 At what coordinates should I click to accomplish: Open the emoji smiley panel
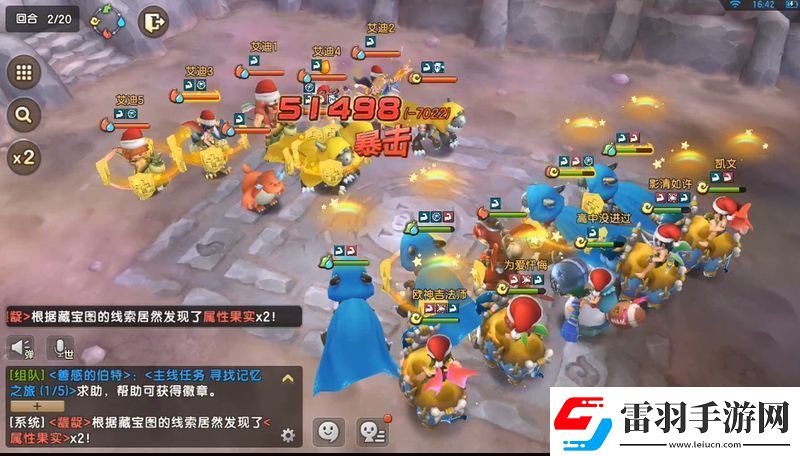(x=329, y=431)
